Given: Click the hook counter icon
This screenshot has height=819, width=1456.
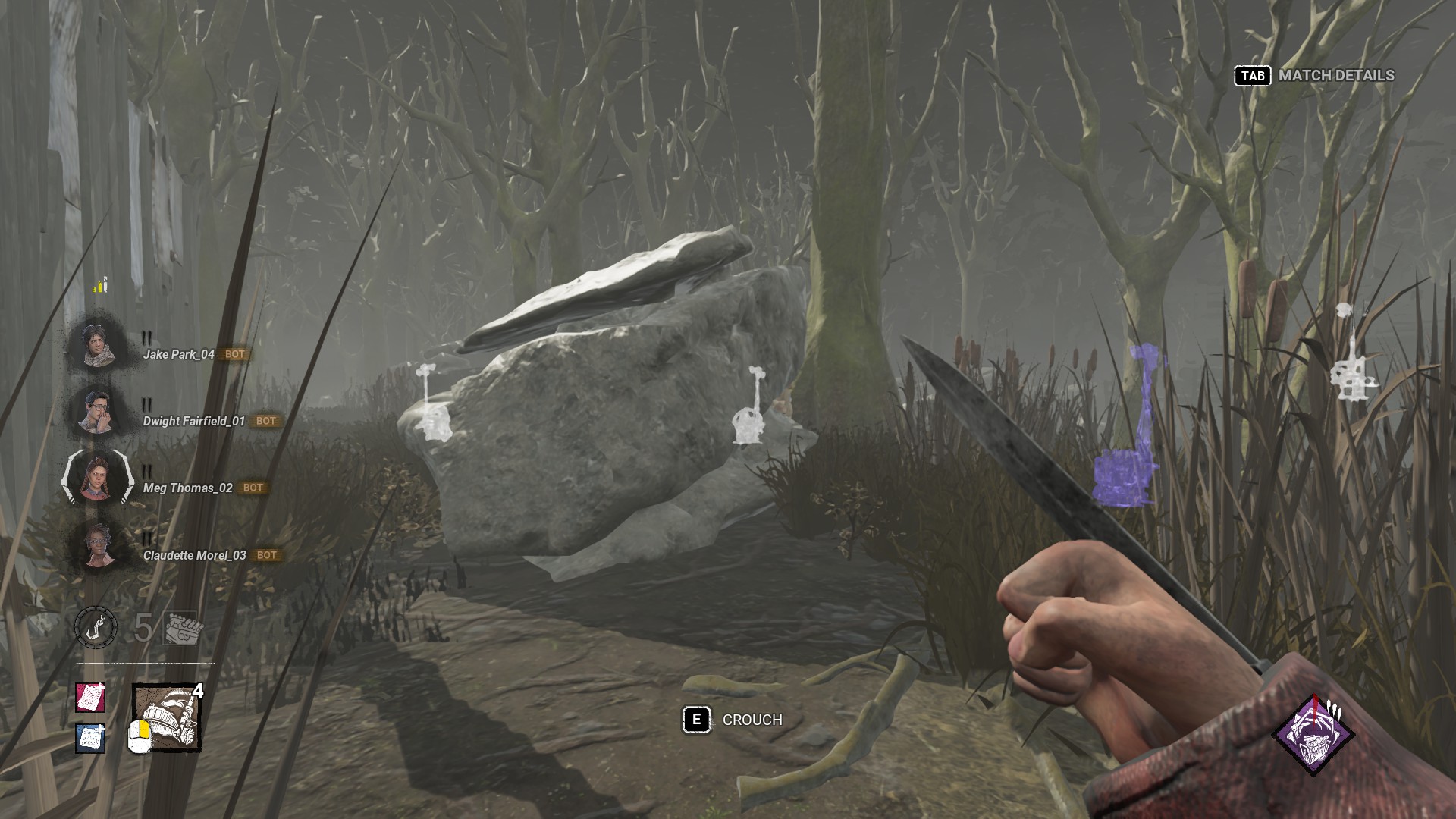Looking at the screenshot, I should pos(96,628).
